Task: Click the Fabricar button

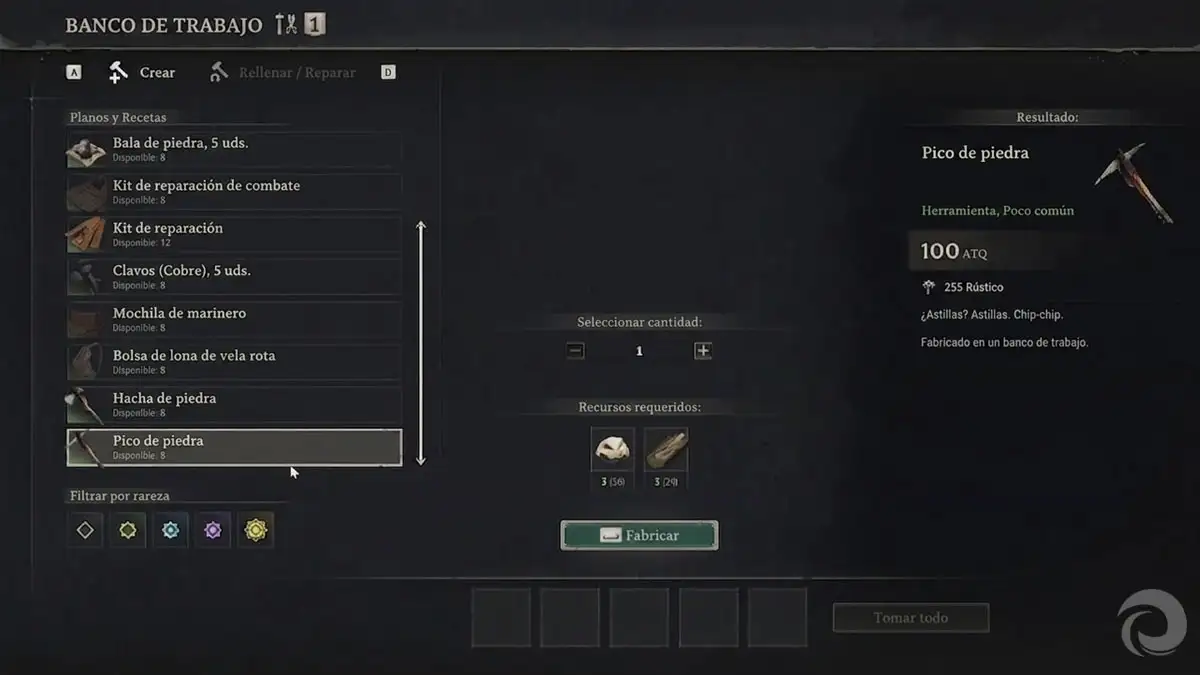Action: [x=639, y=535]
